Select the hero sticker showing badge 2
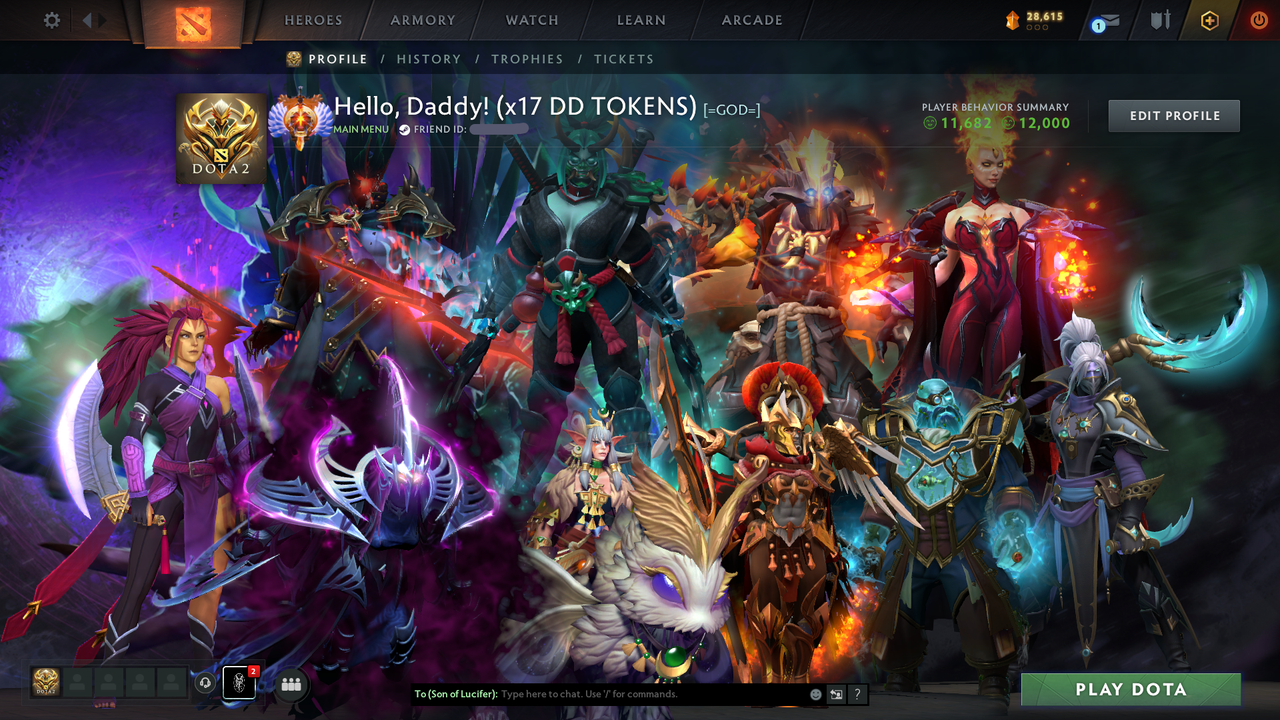1280x720 pixels. (x=239, y=683)
